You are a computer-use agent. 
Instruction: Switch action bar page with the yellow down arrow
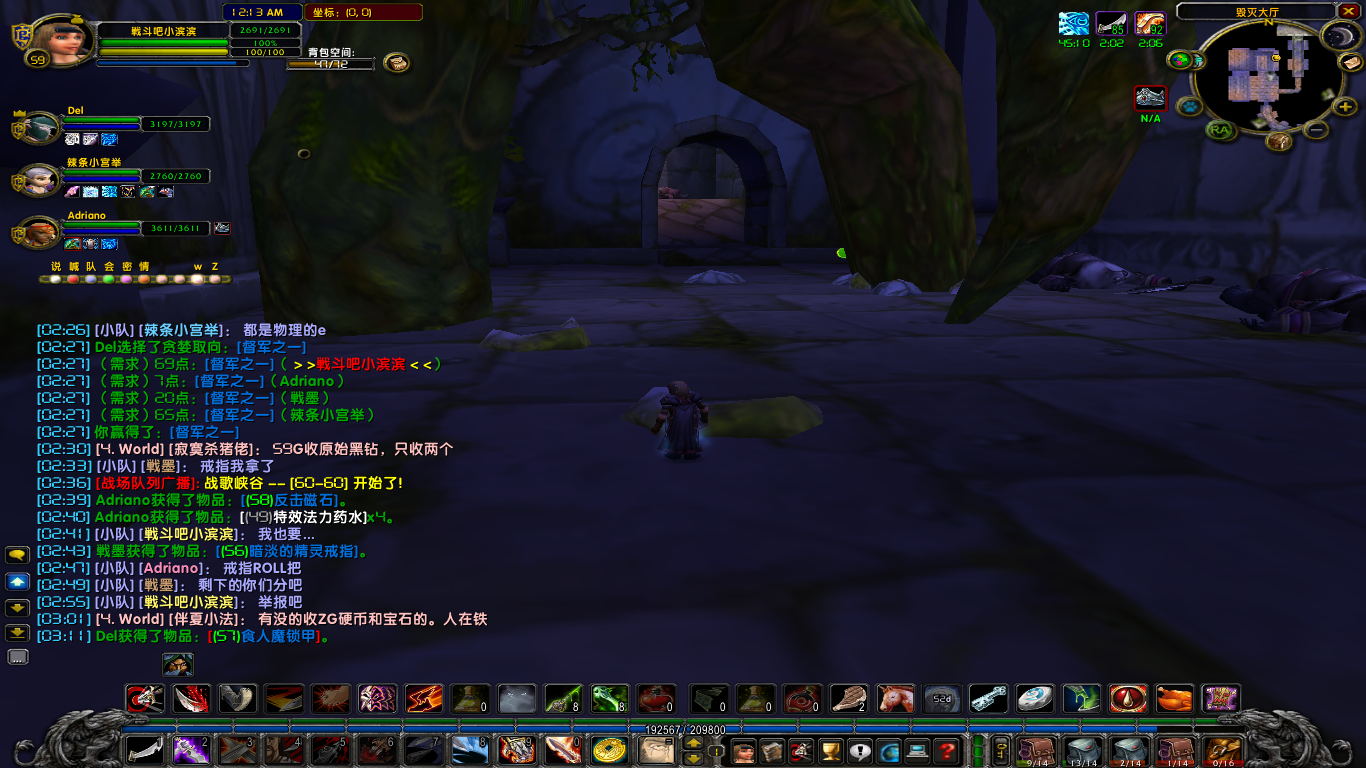pyautogui.click(x=693, y=759)
